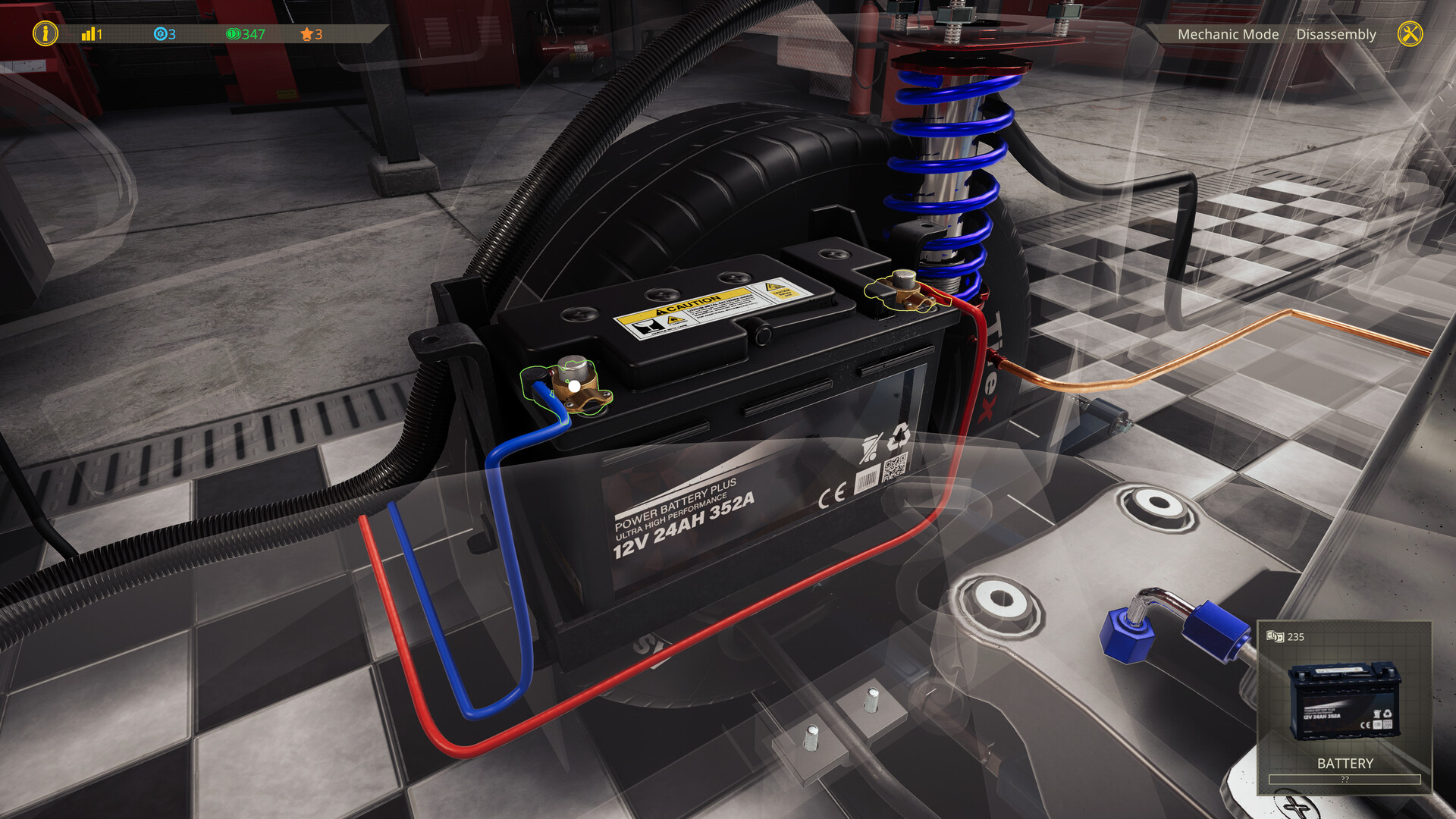Toggle Disassembly mode in the top bar
The image size is (1456, 819).
[x=1336, y=34]
